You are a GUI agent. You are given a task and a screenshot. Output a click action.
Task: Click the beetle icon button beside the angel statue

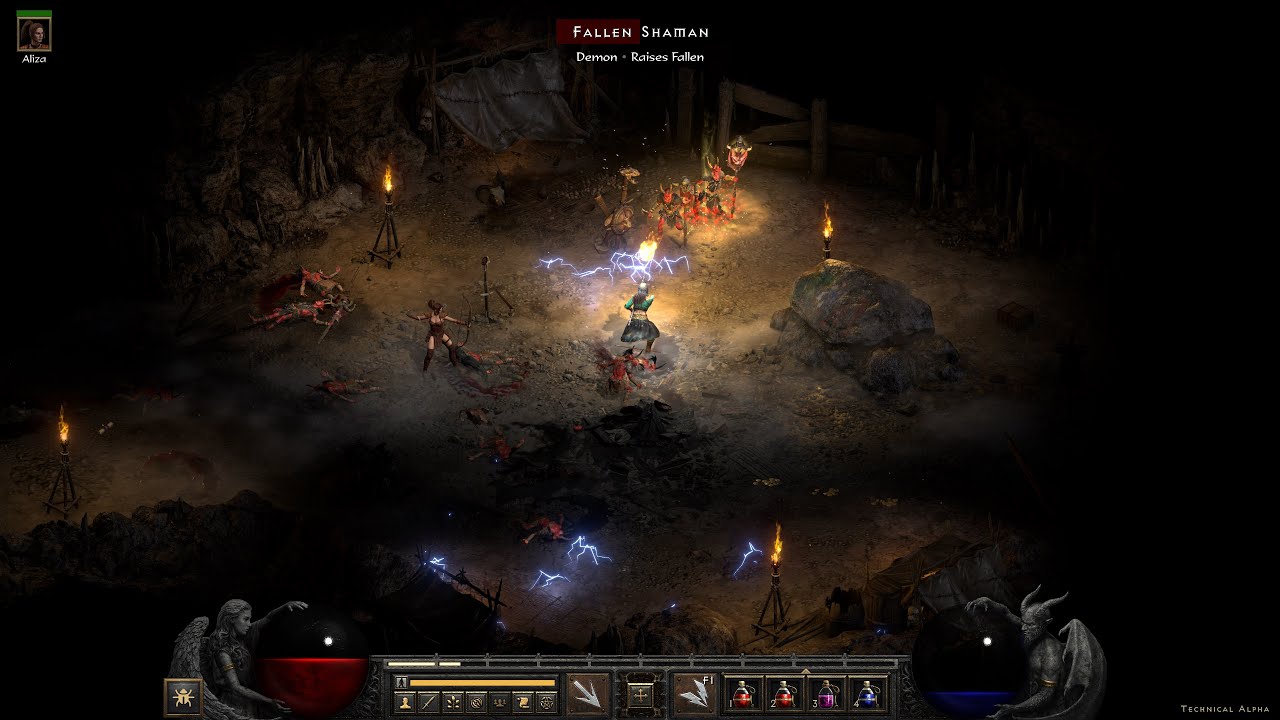184,696
